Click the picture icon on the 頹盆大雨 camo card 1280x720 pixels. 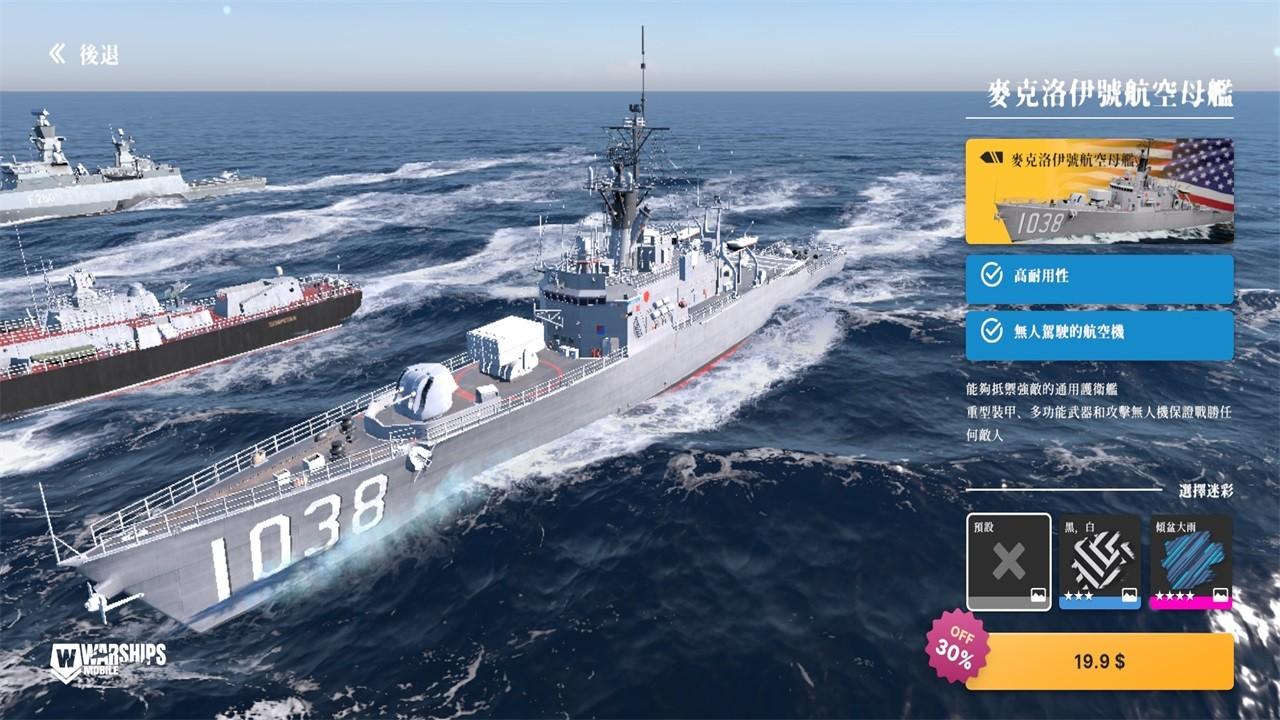pyautogui.click(x=1221, y=595)
